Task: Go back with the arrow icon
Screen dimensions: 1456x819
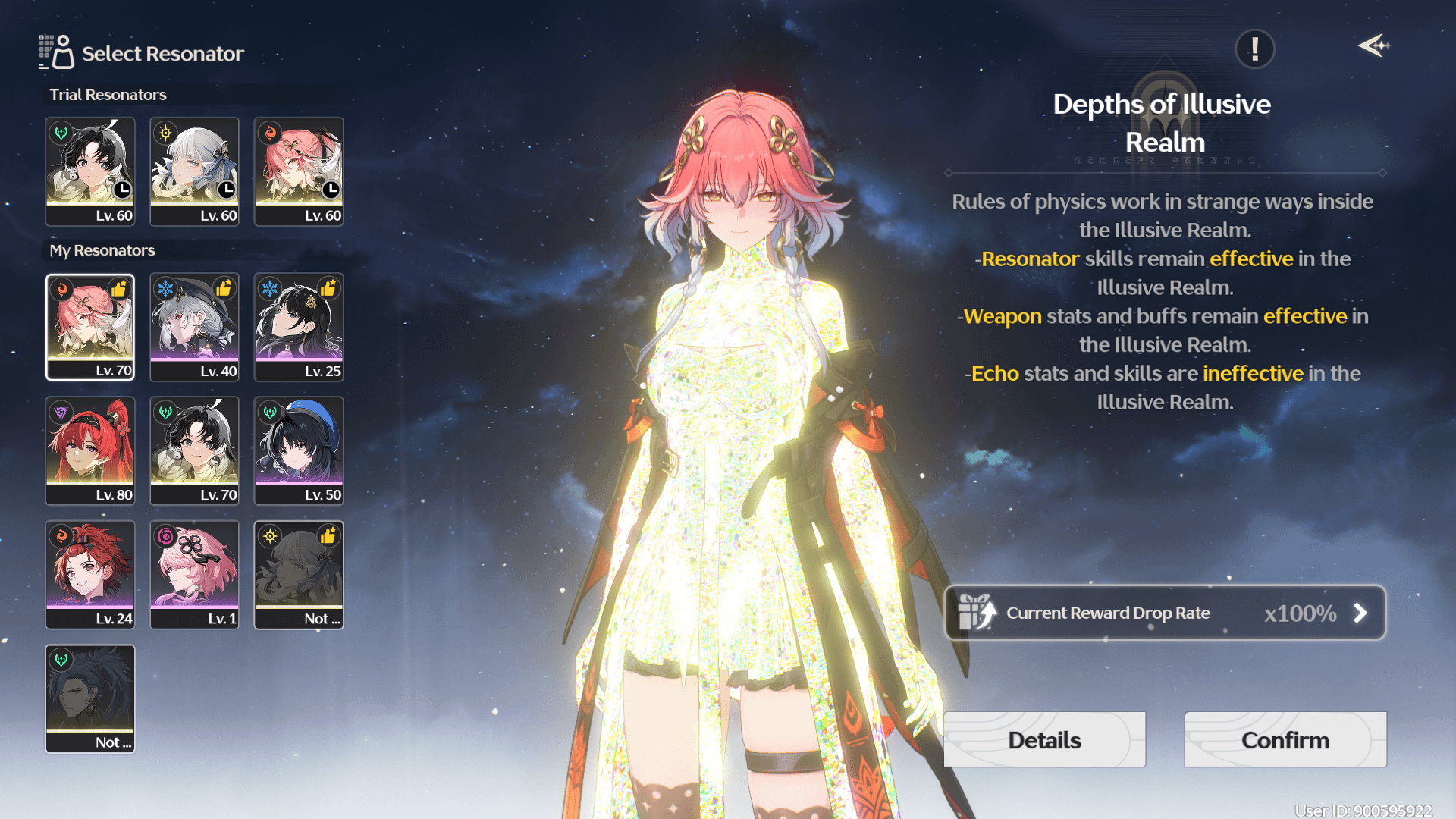Action: [x=1373, y=46]
